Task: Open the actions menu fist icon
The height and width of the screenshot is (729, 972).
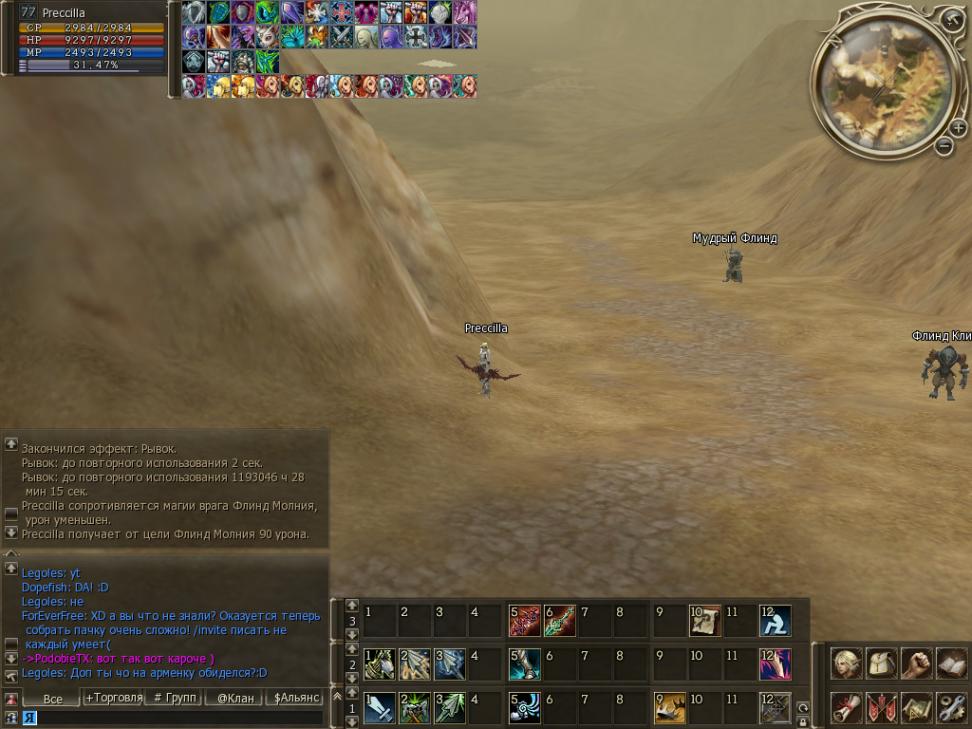Action: (x=916, y=663)
